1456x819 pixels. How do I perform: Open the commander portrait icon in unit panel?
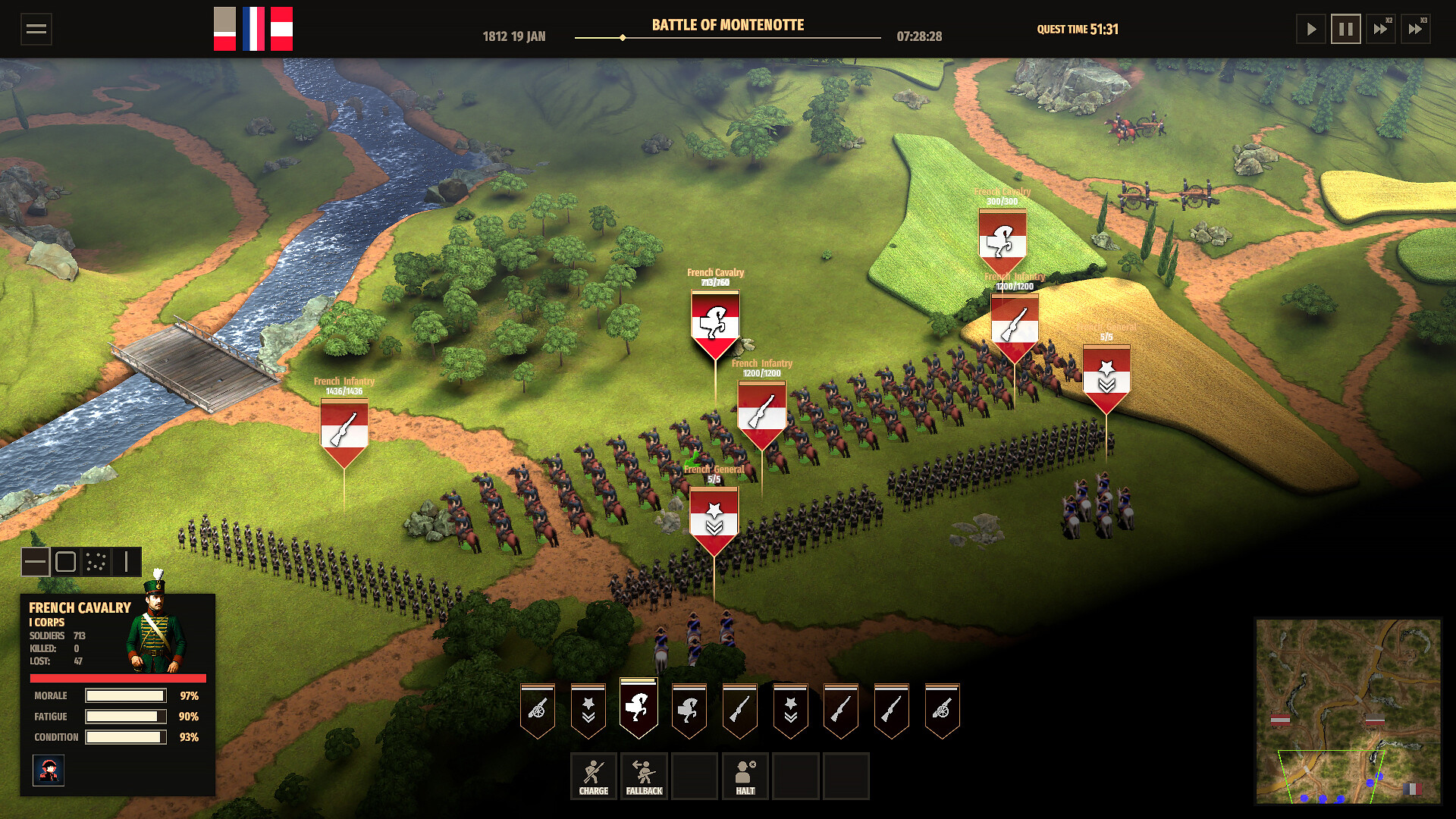[x=49, y=770]
